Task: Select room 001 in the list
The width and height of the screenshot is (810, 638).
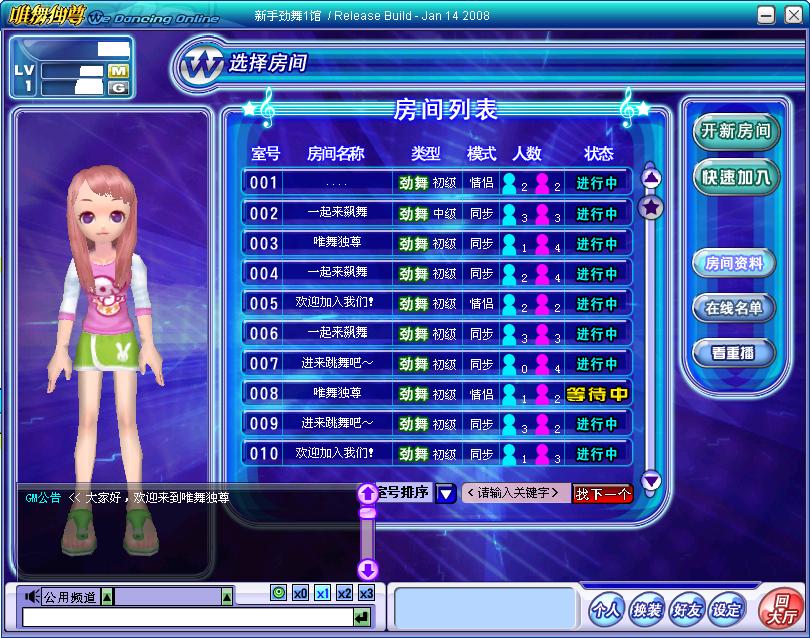Action: pyautogui.click(x=437, y=183)
